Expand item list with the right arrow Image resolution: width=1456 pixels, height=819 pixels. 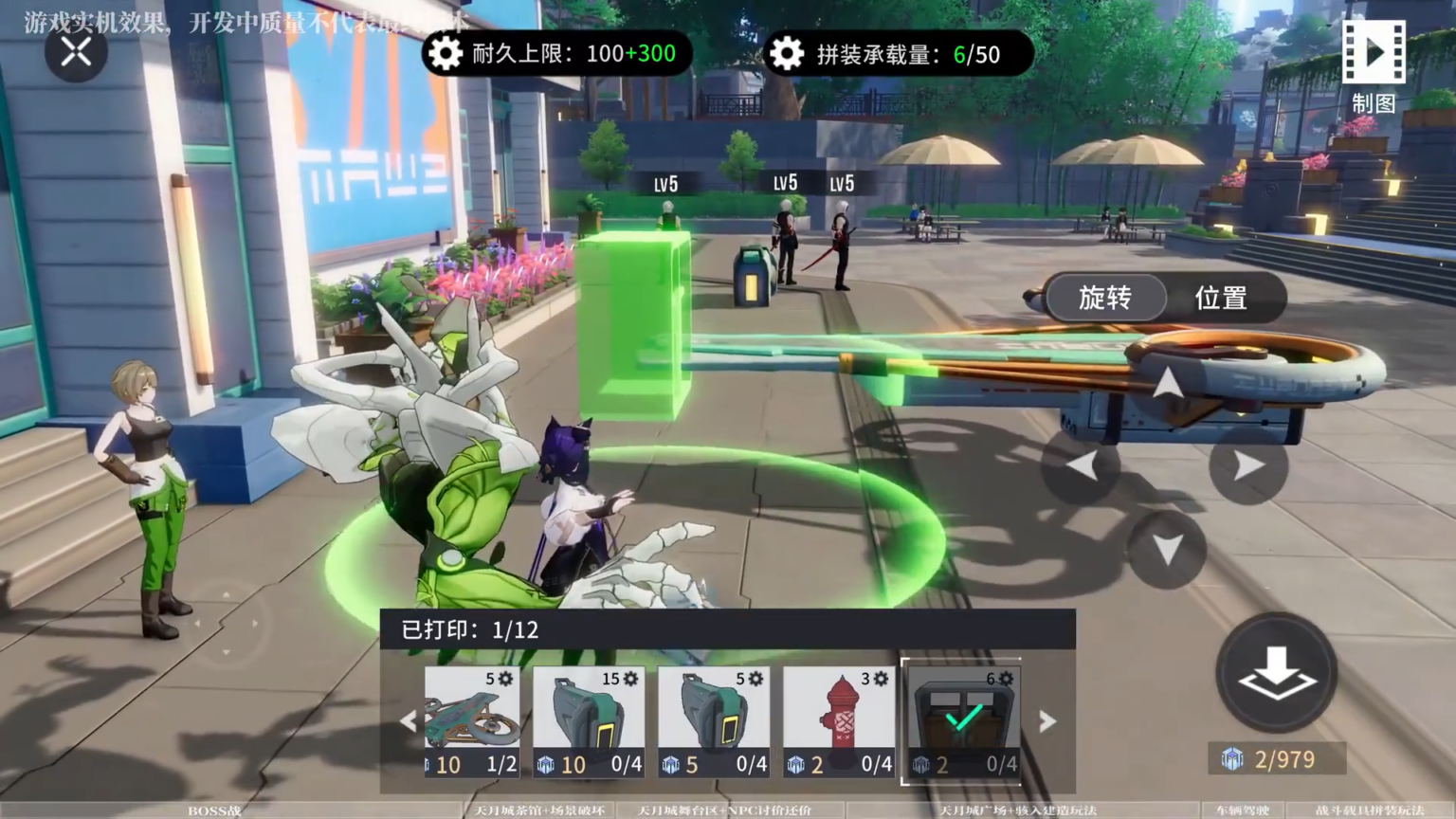point(1046,720)
